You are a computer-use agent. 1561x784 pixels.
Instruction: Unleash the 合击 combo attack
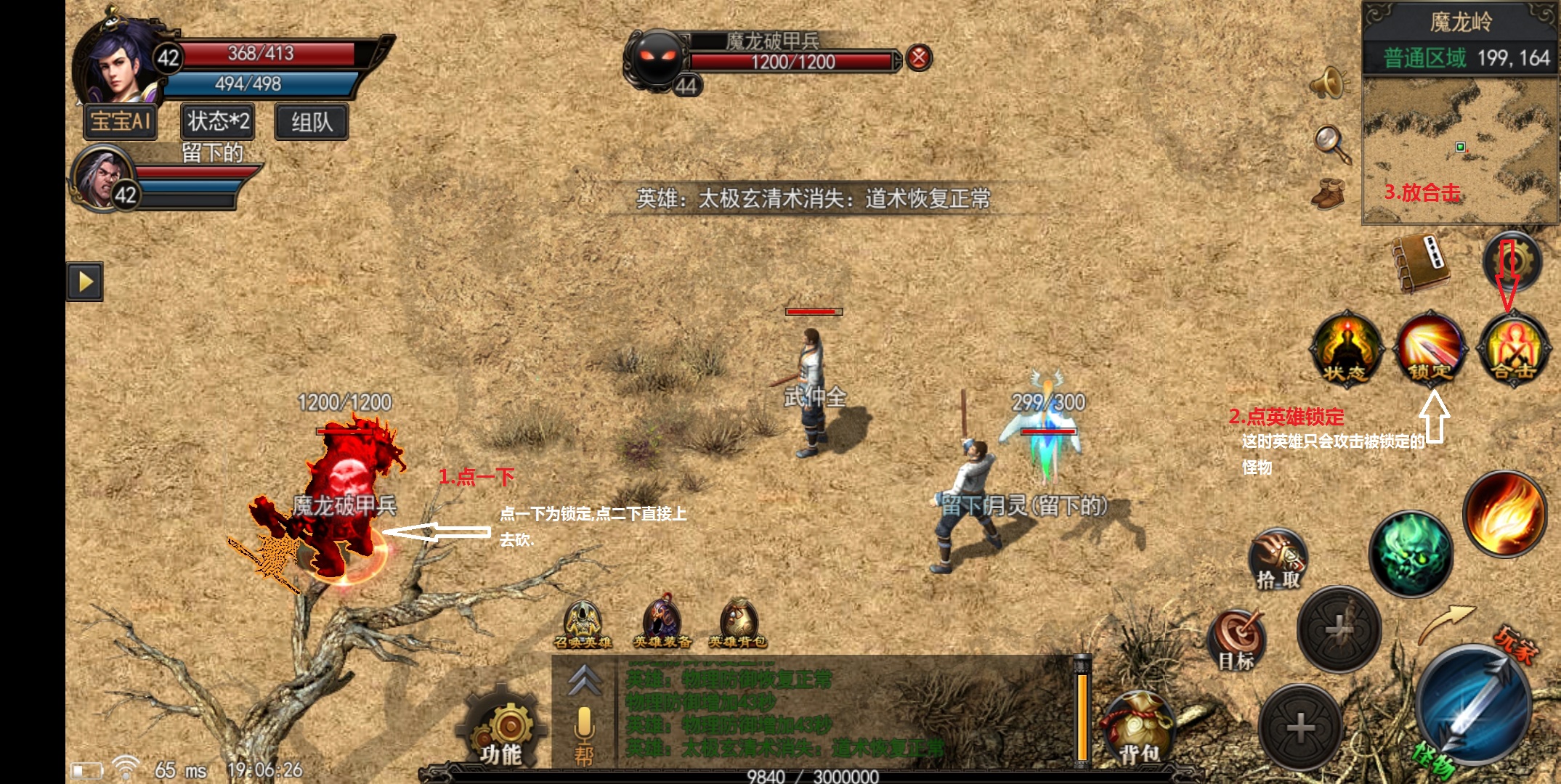click(1514, 348)
